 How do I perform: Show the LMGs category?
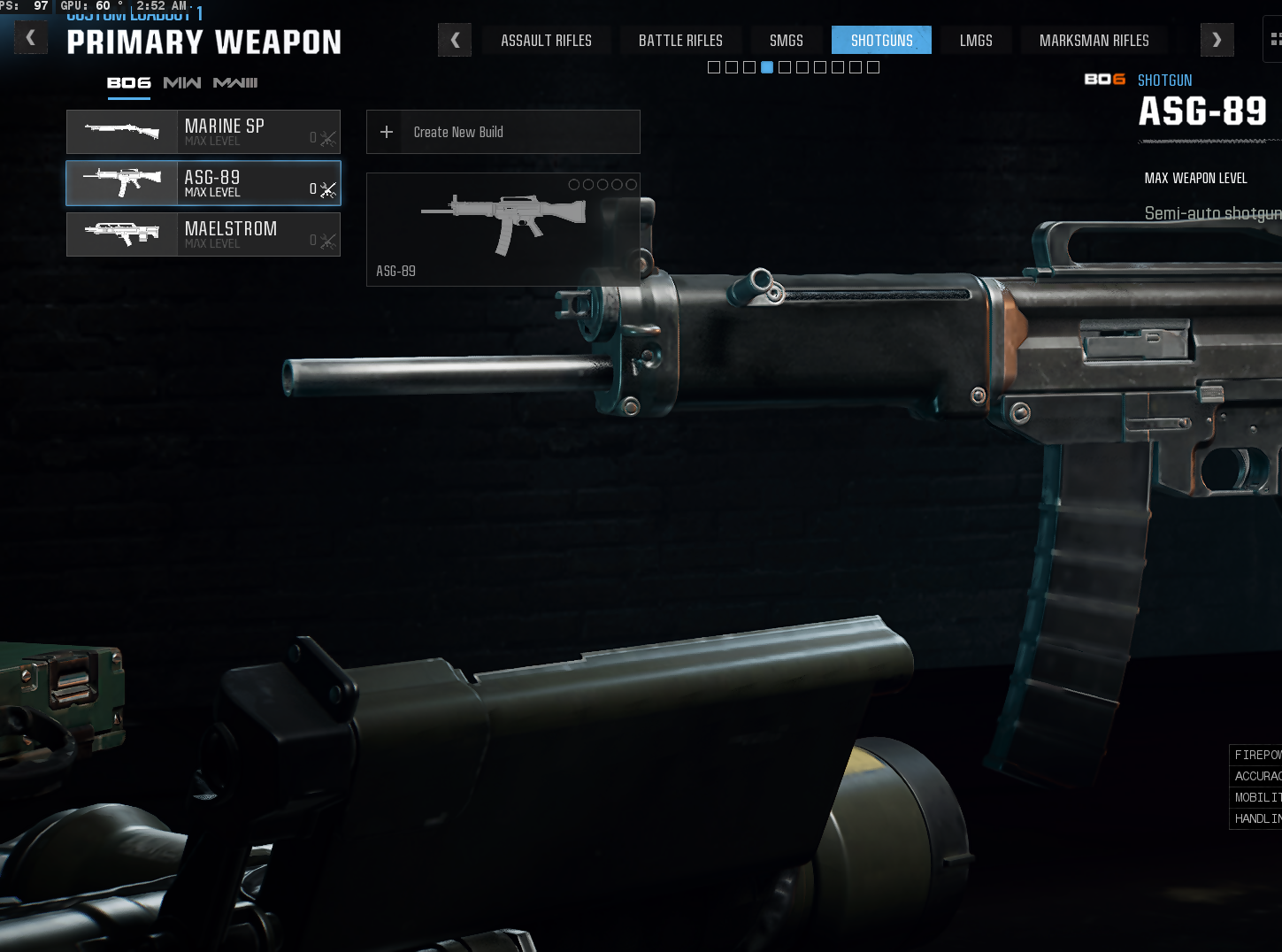click(976, 41)
